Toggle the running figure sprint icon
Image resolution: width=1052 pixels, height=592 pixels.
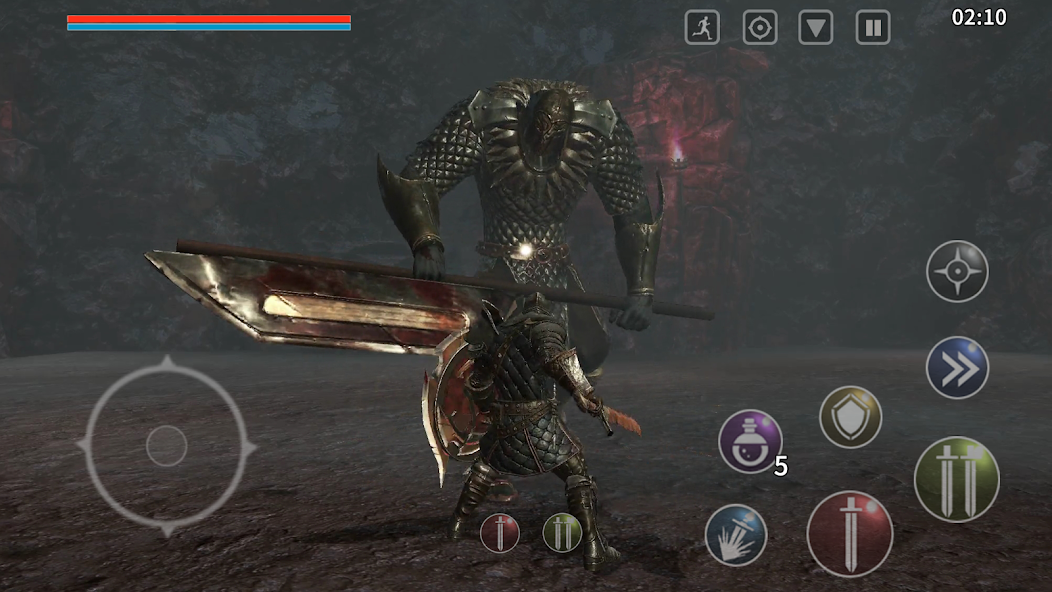click(x=702, y=28)
